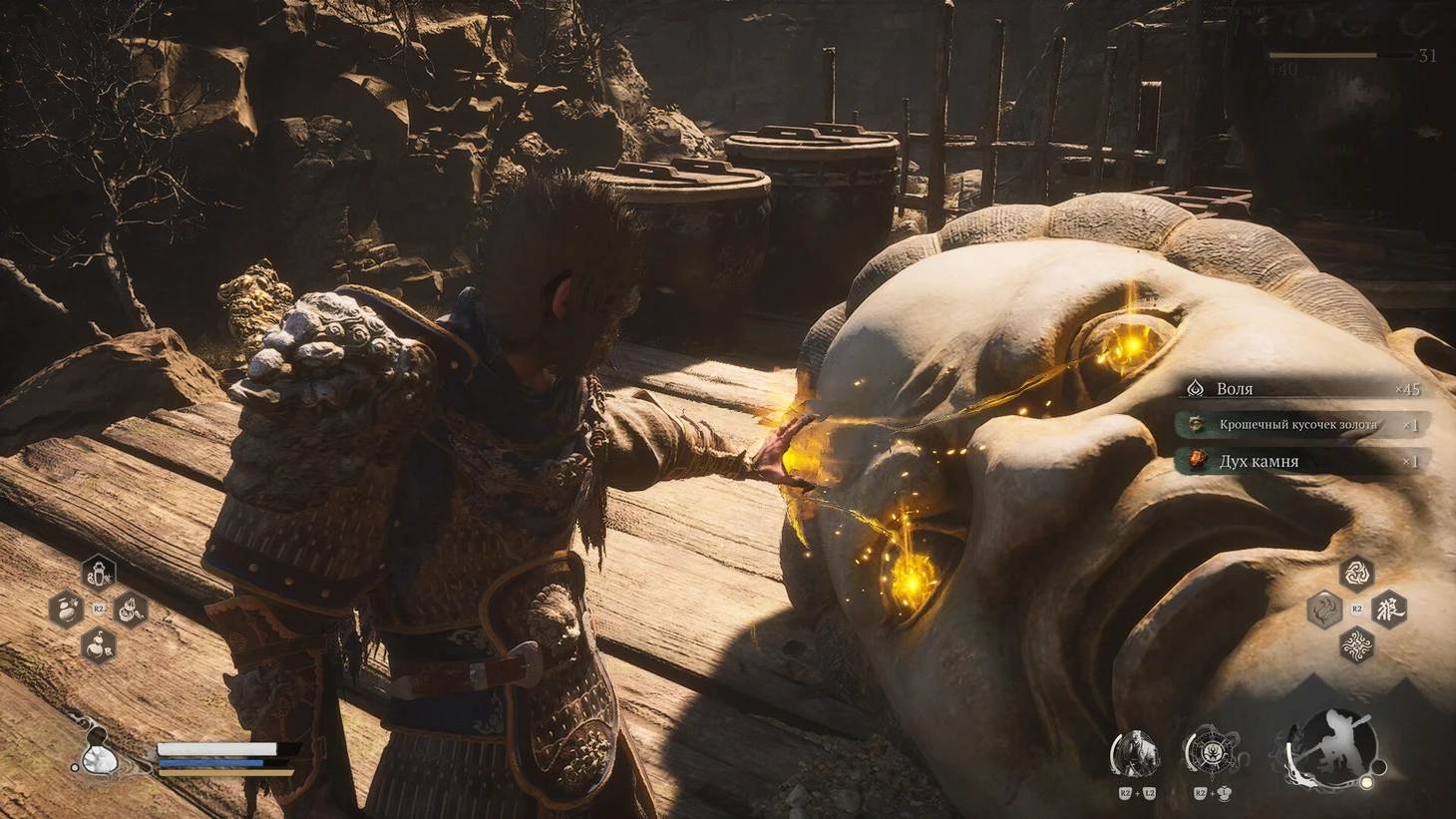1456x819 pixels.
Task: Use the left round gourd quick-item slot
Action: click(66, 609)
